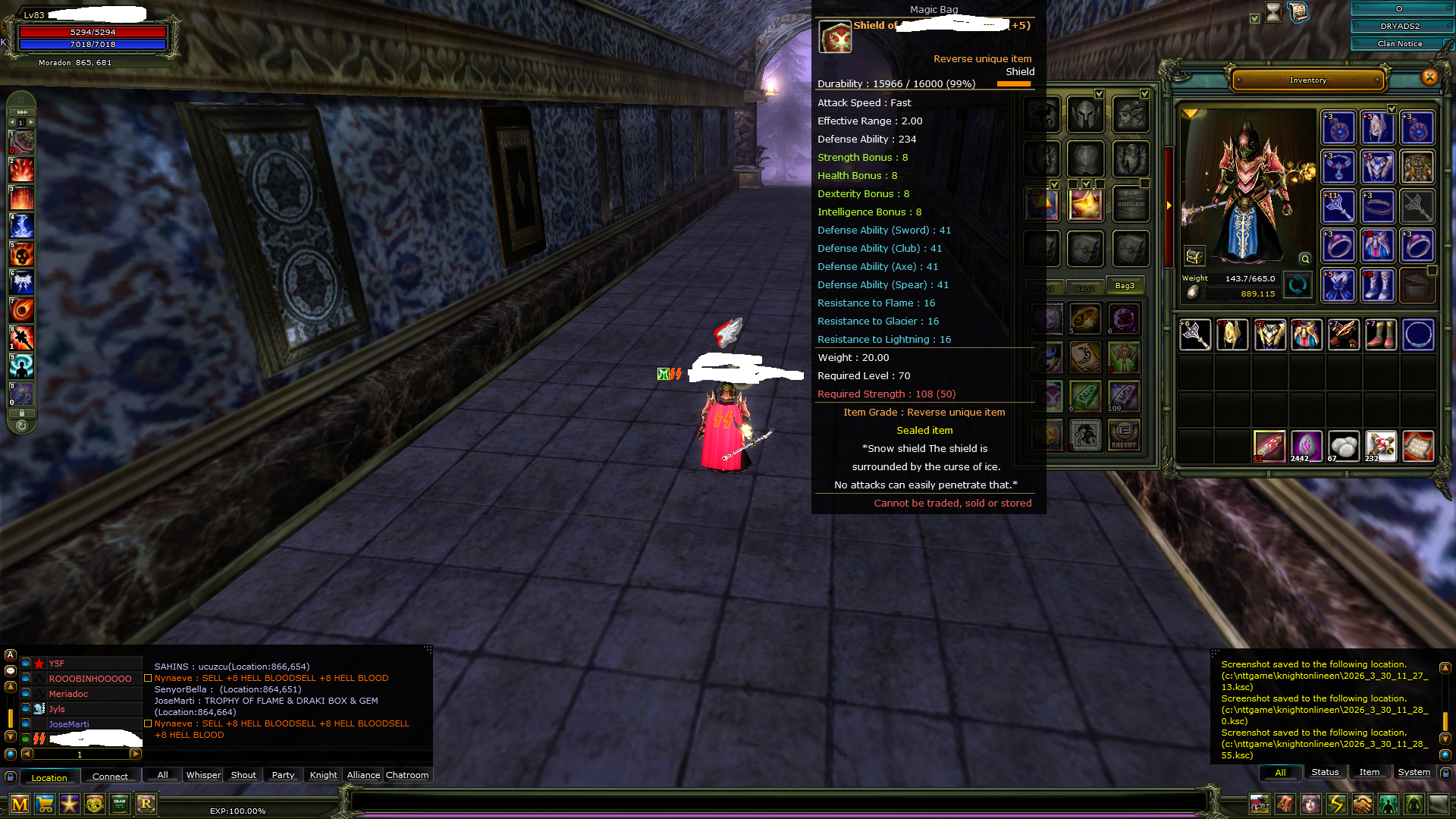Expand the skill bar with the triple-arrow button
The width and height of the screenshot is (1456, 819).
click(x=21, y=111)
